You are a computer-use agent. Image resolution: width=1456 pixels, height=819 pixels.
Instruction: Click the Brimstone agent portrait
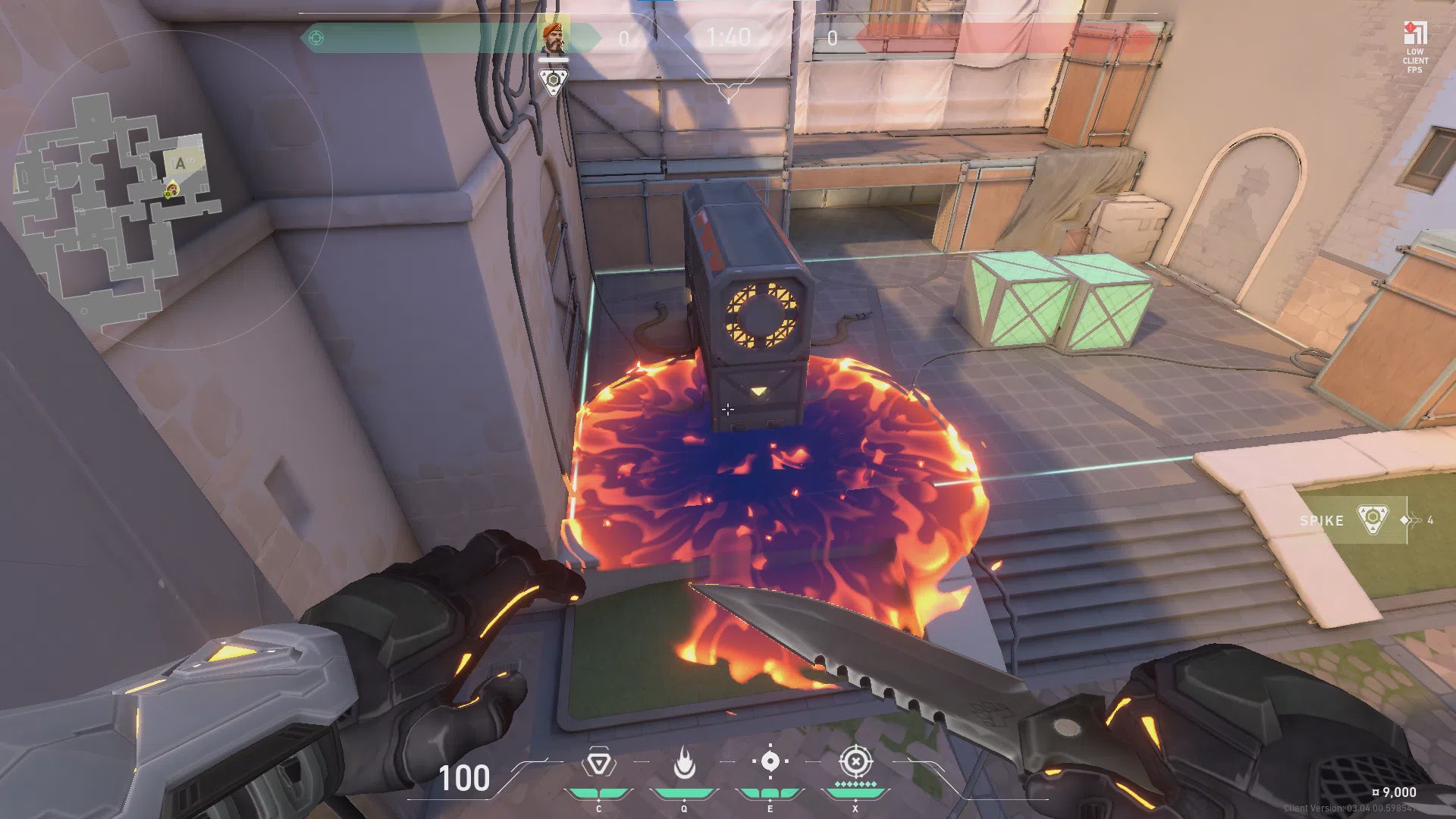[x=553, y=36]
